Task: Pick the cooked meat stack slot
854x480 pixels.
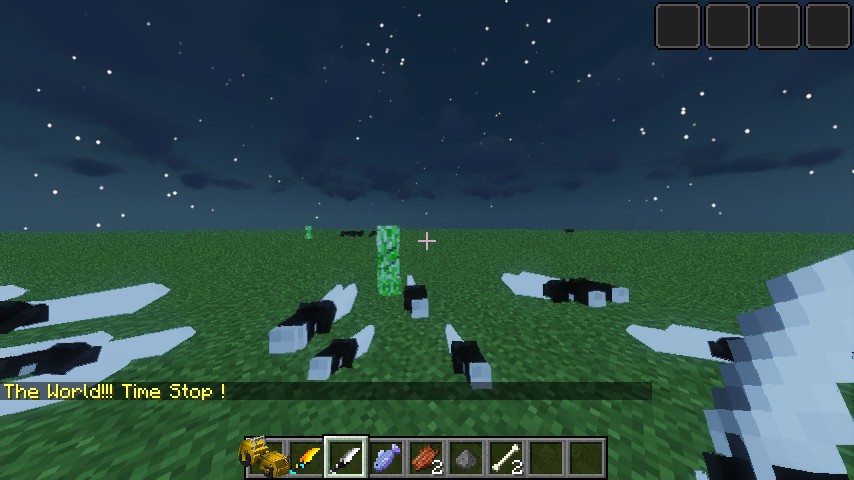Action: [426, 459]
